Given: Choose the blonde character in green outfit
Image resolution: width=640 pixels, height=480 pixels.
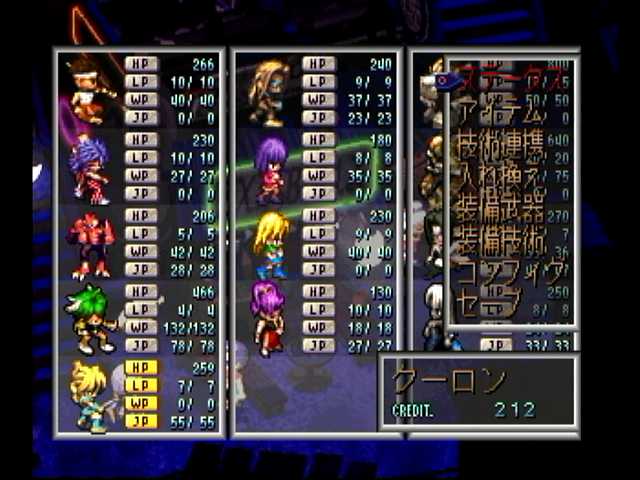Looking at the screenshot, I should [x=268, y=244].
